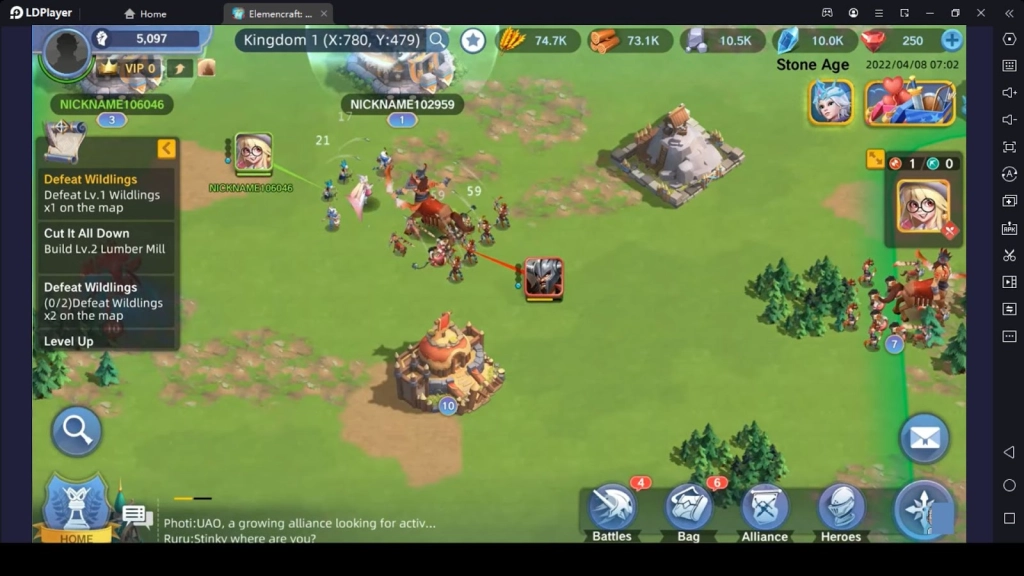
Task: Open the player avatar profile
Action: click(x=66, y=50)
